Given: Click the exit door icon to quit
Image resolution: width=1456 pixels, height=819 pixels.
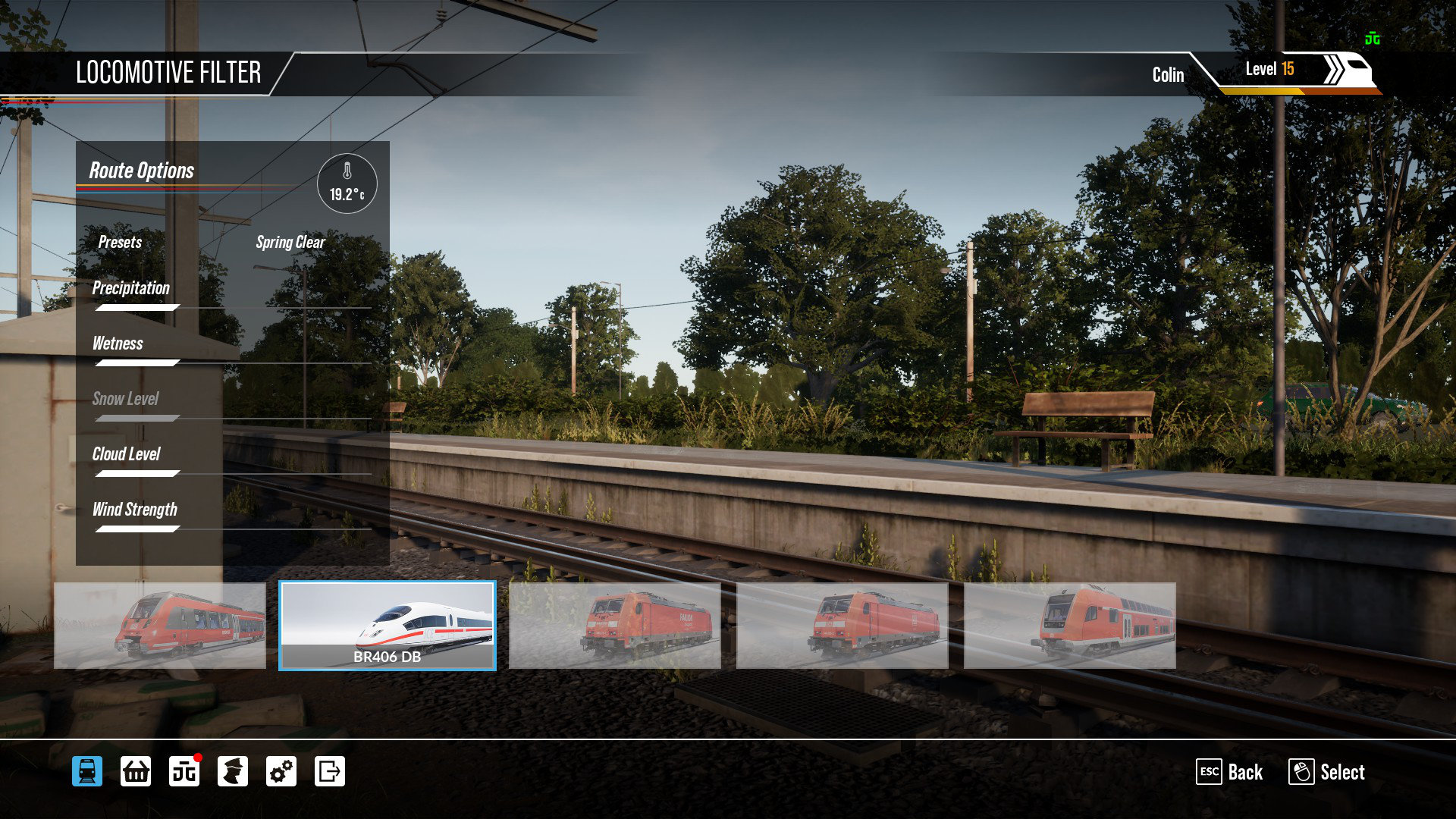Looking at the screenshot, I should (x=330, y=772).
